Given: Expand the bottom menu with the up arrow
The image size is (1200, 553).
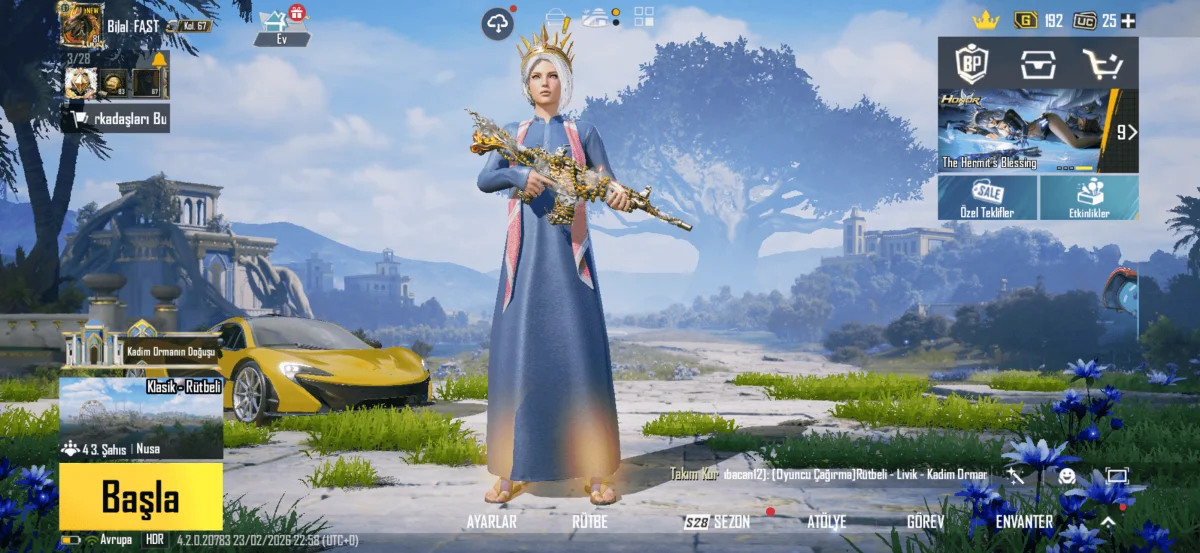Looking at the screenshot, I should [x=1108, y=521].
